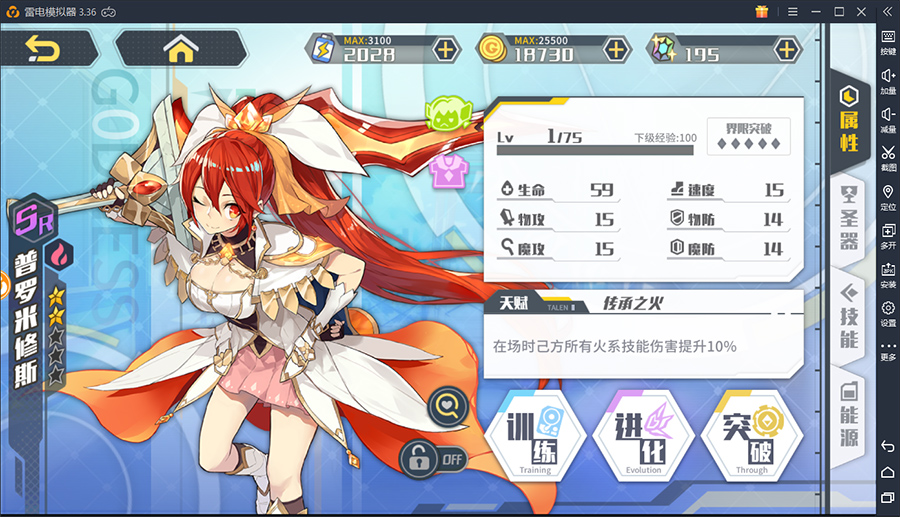This screenshot has width=900, height=517.
Task: Go back with the yellow arrow button
Action: 43,48
